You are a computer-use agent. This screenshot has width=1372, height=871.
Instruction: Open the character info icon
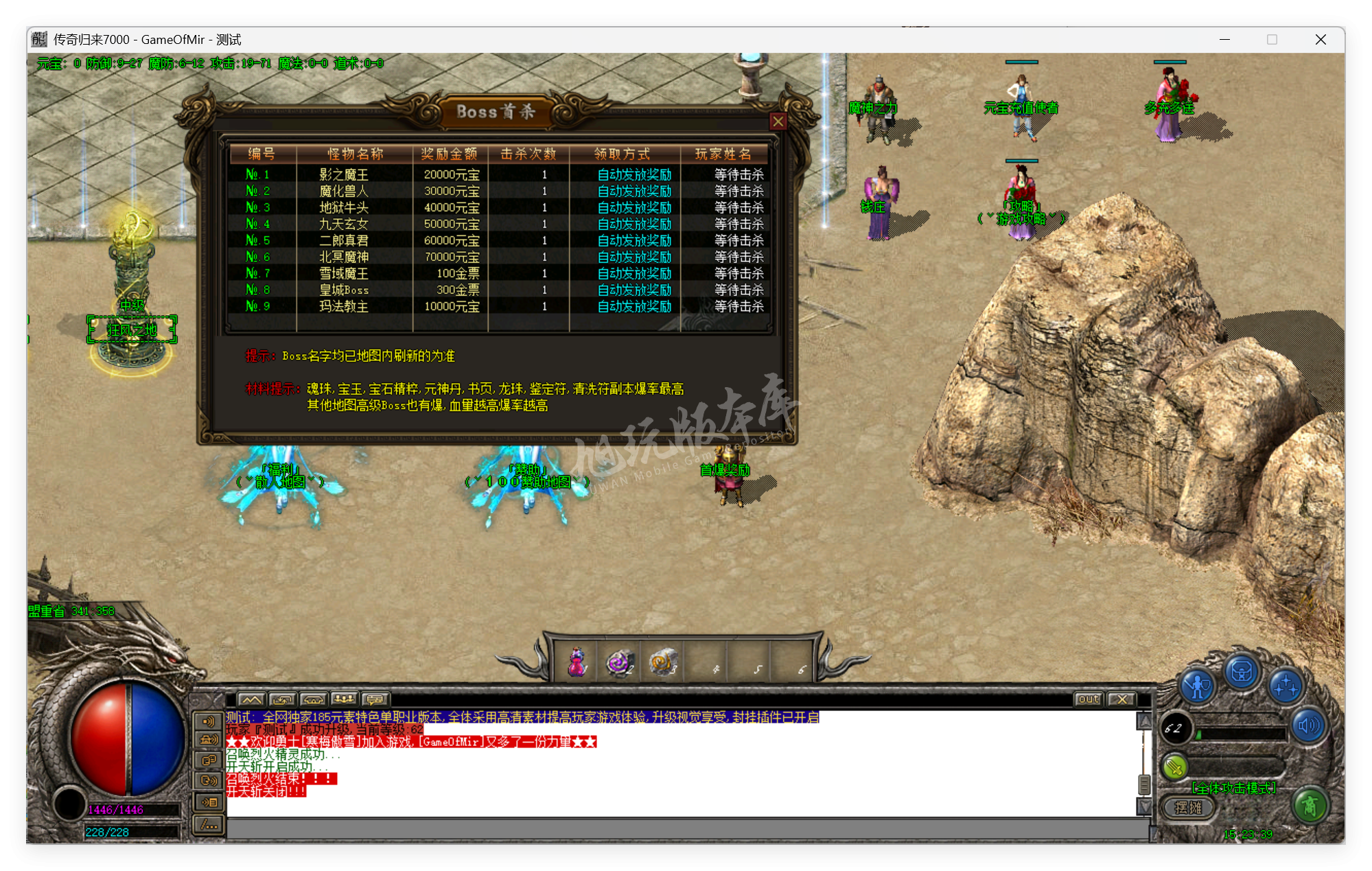(x=1196, y=685)
